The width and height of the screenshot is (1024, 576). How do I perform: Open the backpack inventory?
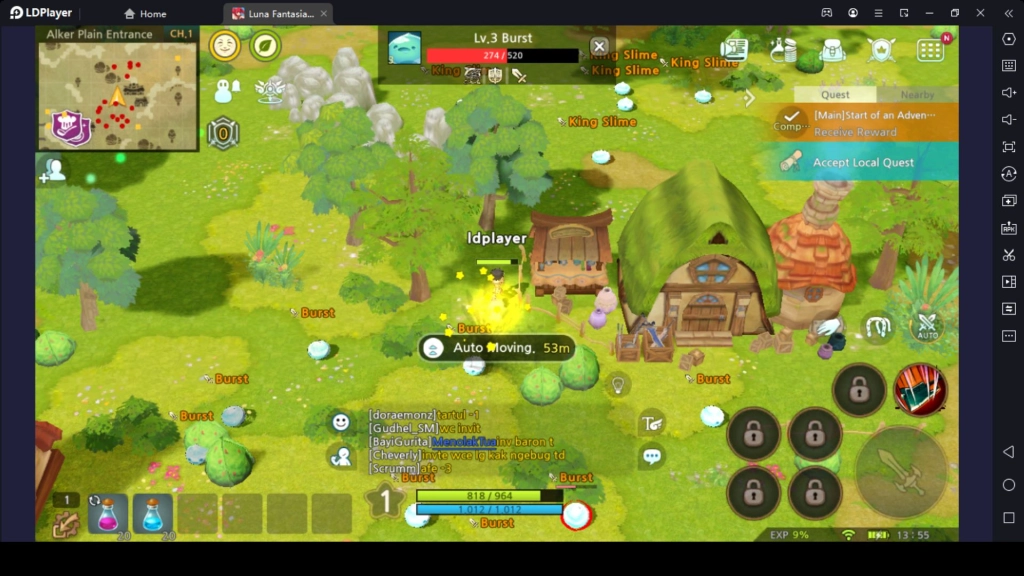coord(832,50)
